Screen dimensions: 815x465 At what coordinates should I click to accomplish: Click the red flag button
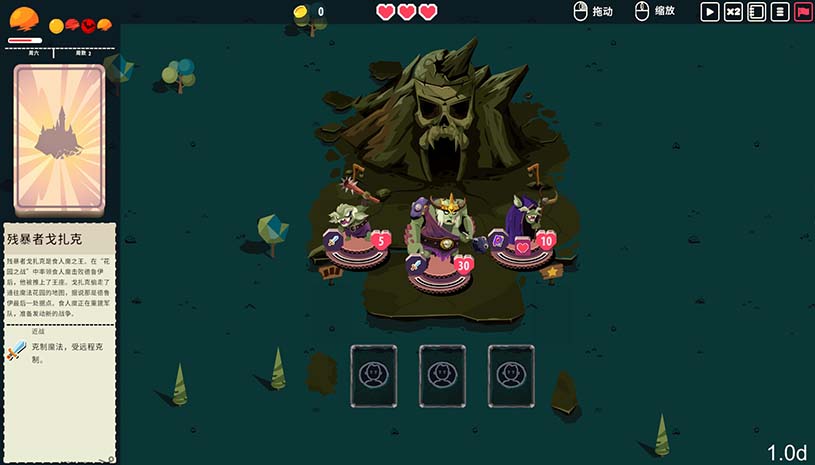pyautogui.click(x=803, y=12)
